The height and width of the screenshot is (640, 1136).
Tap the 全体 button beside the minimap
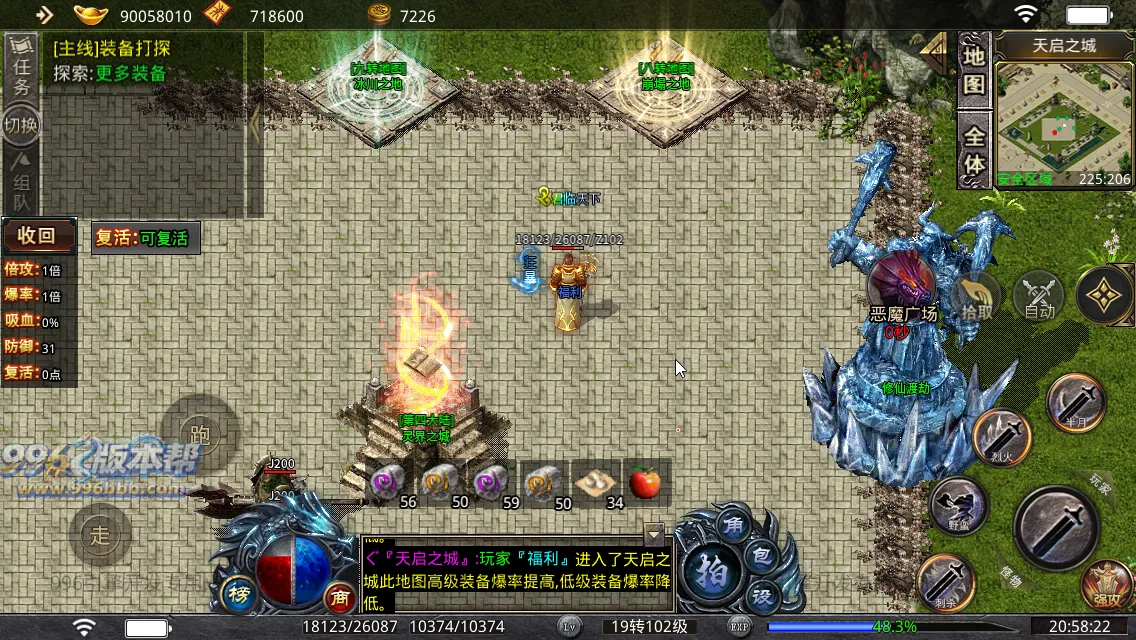click(974, 150)
